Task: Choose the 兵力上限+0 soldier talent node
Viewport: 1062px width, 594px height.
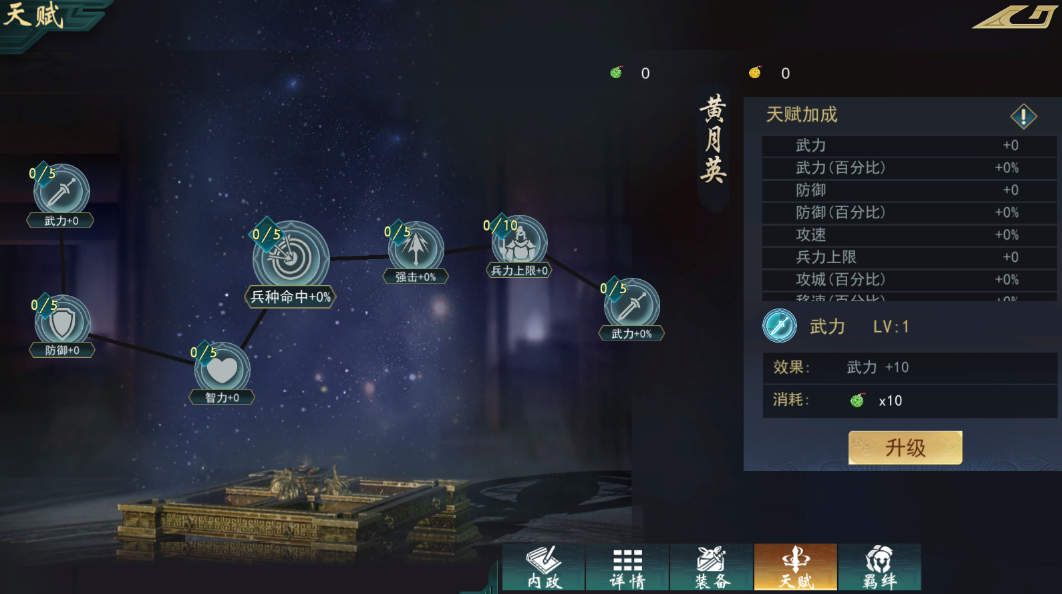Action: tap(519, 243)
